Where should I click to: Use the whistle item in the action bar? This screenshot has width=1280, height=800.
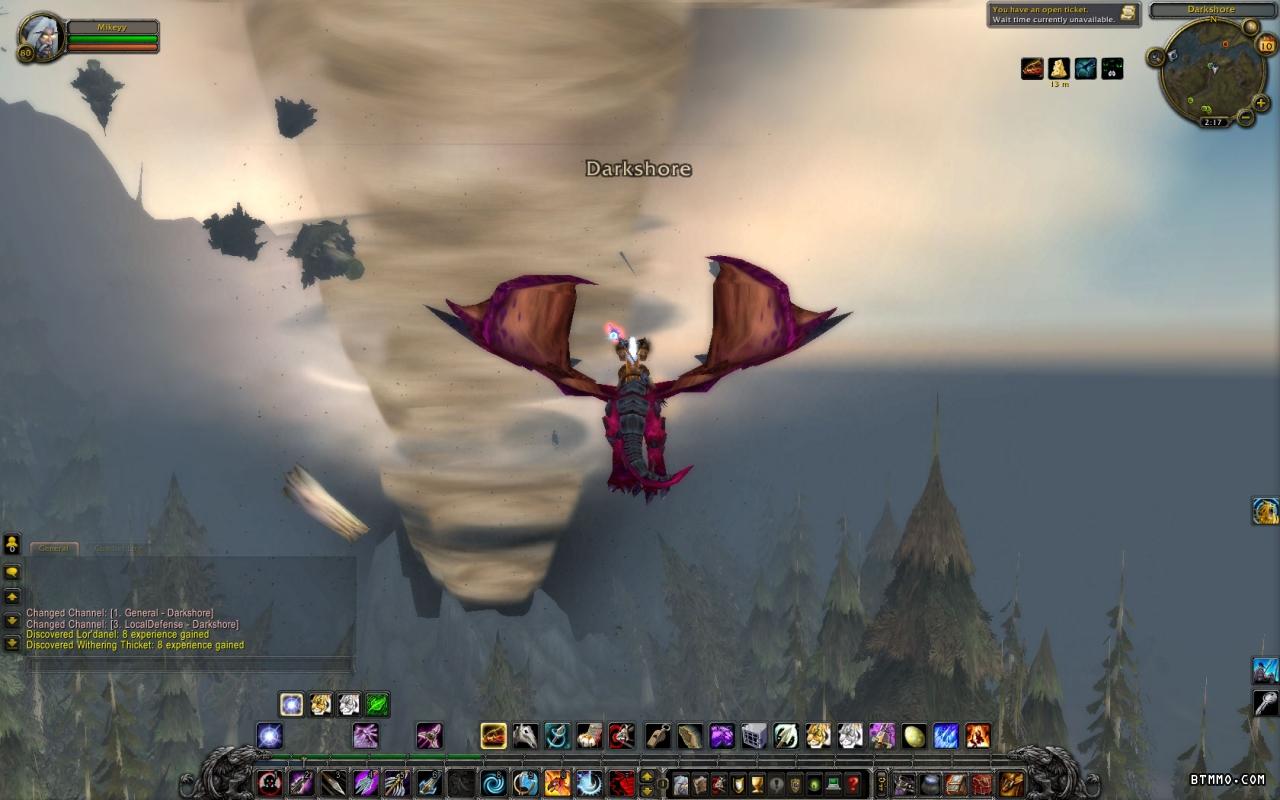(x=657, y=737)
